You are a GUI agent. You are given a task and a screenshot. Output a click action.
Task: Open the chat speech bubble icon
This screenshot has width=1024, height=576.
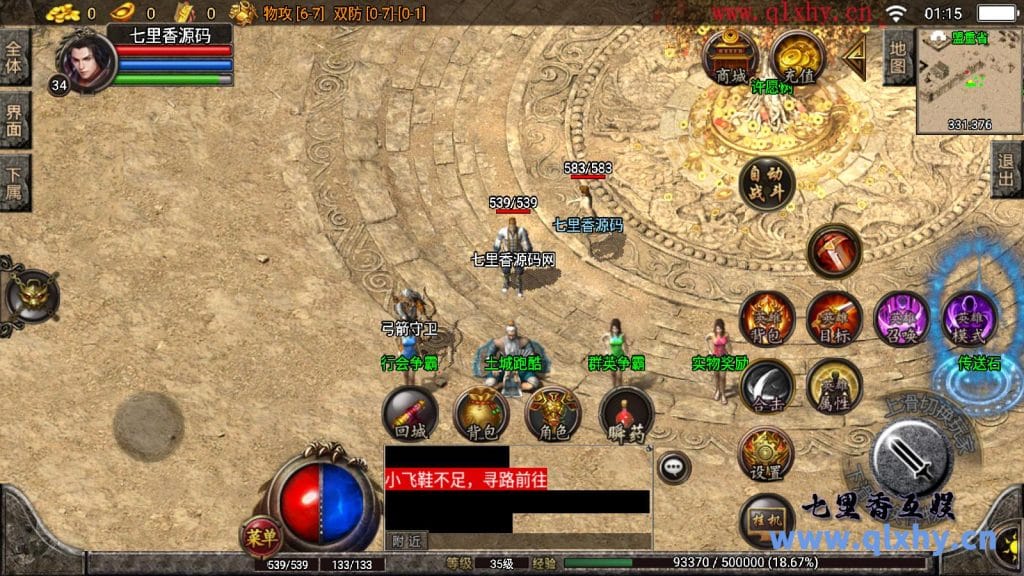point(674,466)
